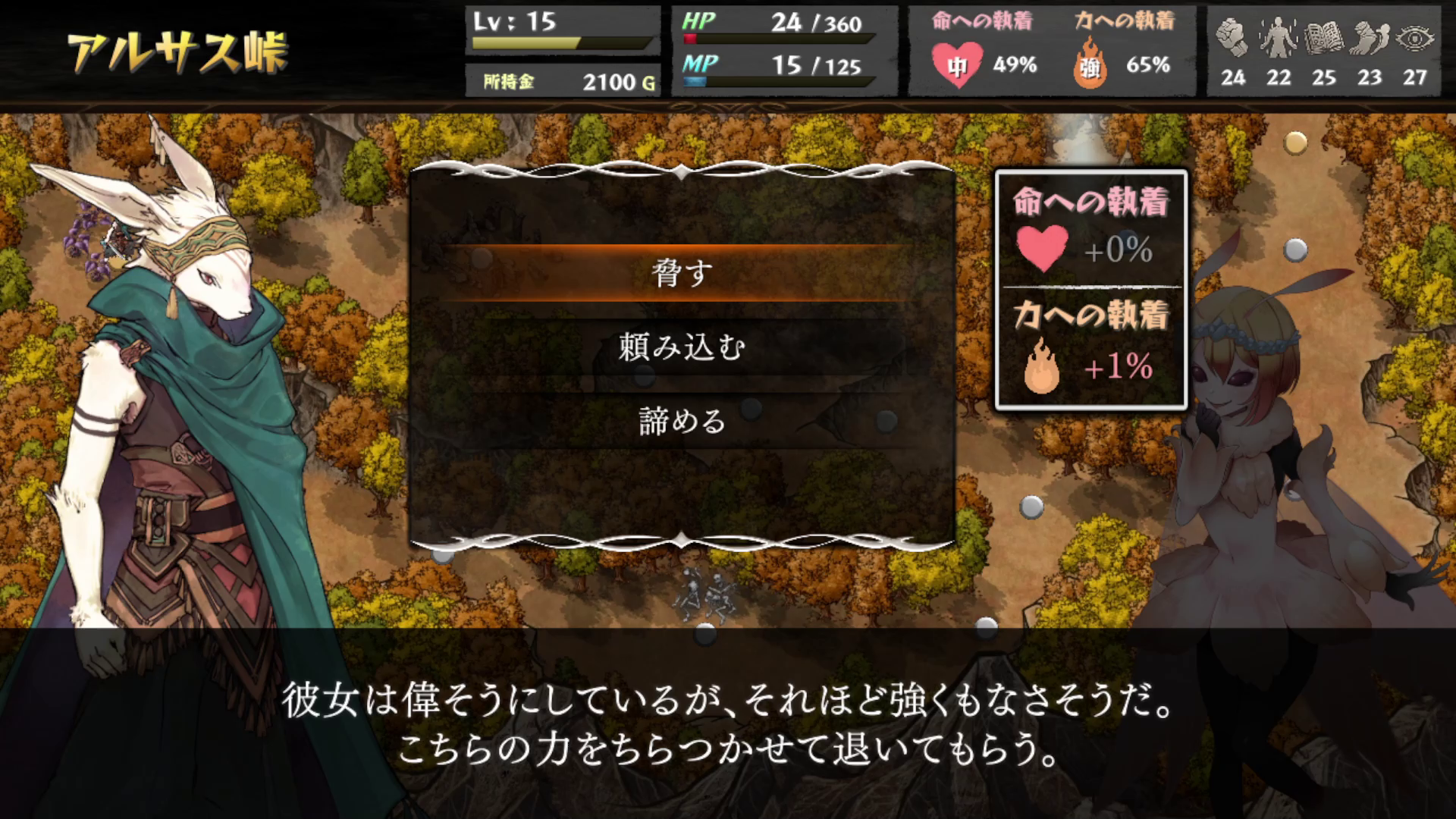Choose the 脅す intimidate option

(x=681, y=275)
